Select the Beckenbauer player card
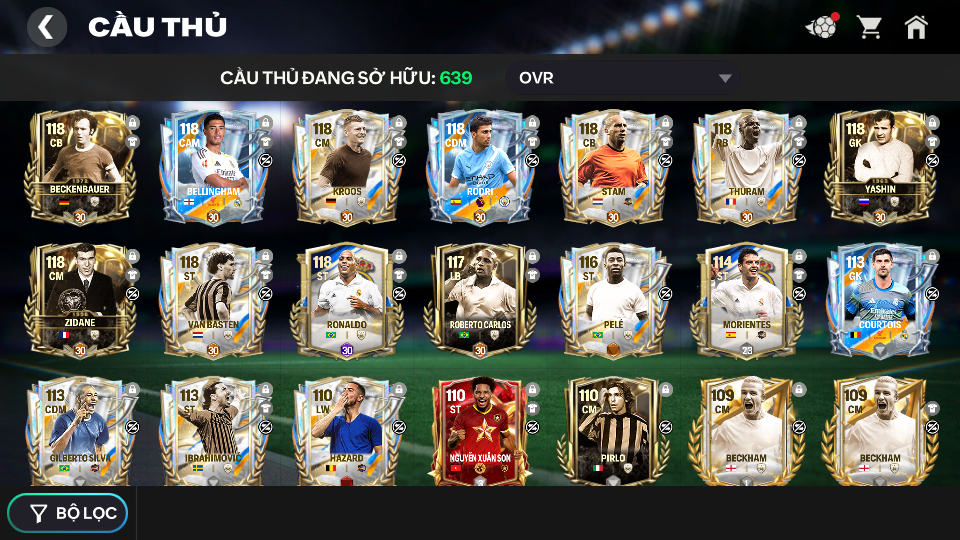Viewport: 960px width, 540px height. [x=79, y=167]
